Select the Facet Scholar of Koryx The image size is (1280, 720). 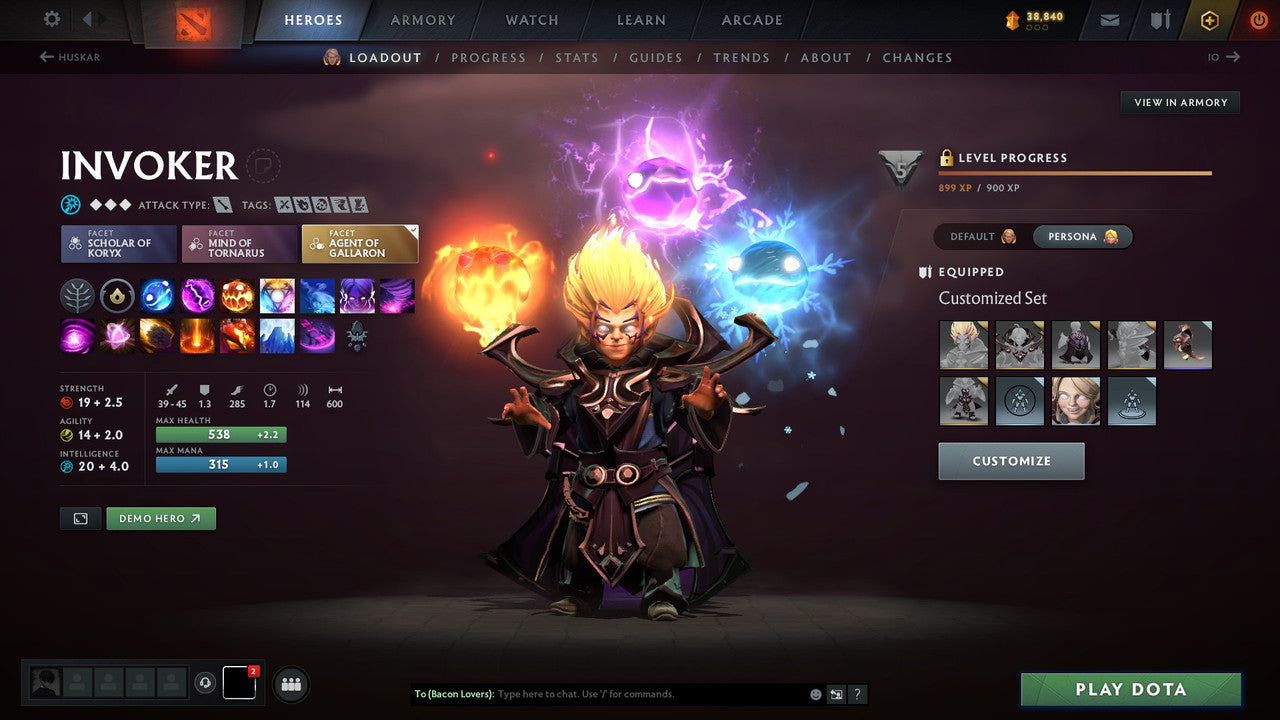pyautogui.click(x=118, y=243)
